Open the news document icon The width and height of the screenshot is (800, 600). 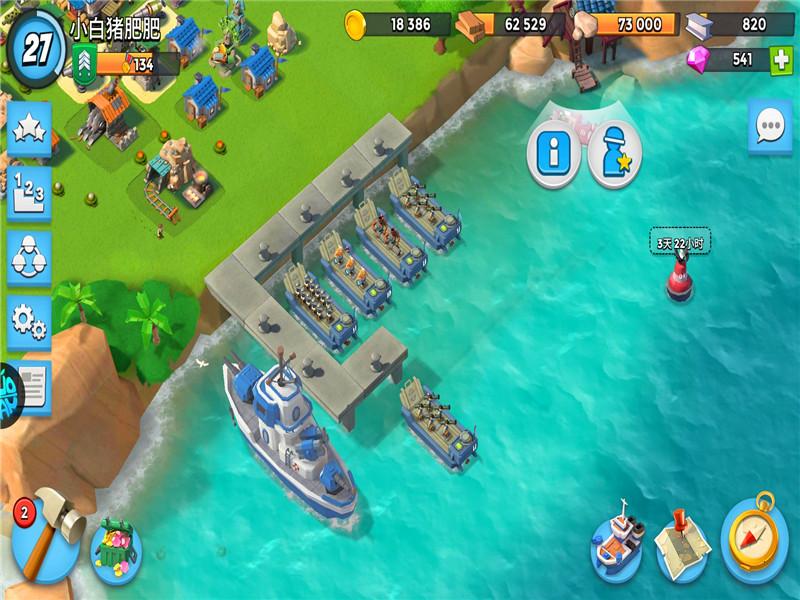pos(32,385)
